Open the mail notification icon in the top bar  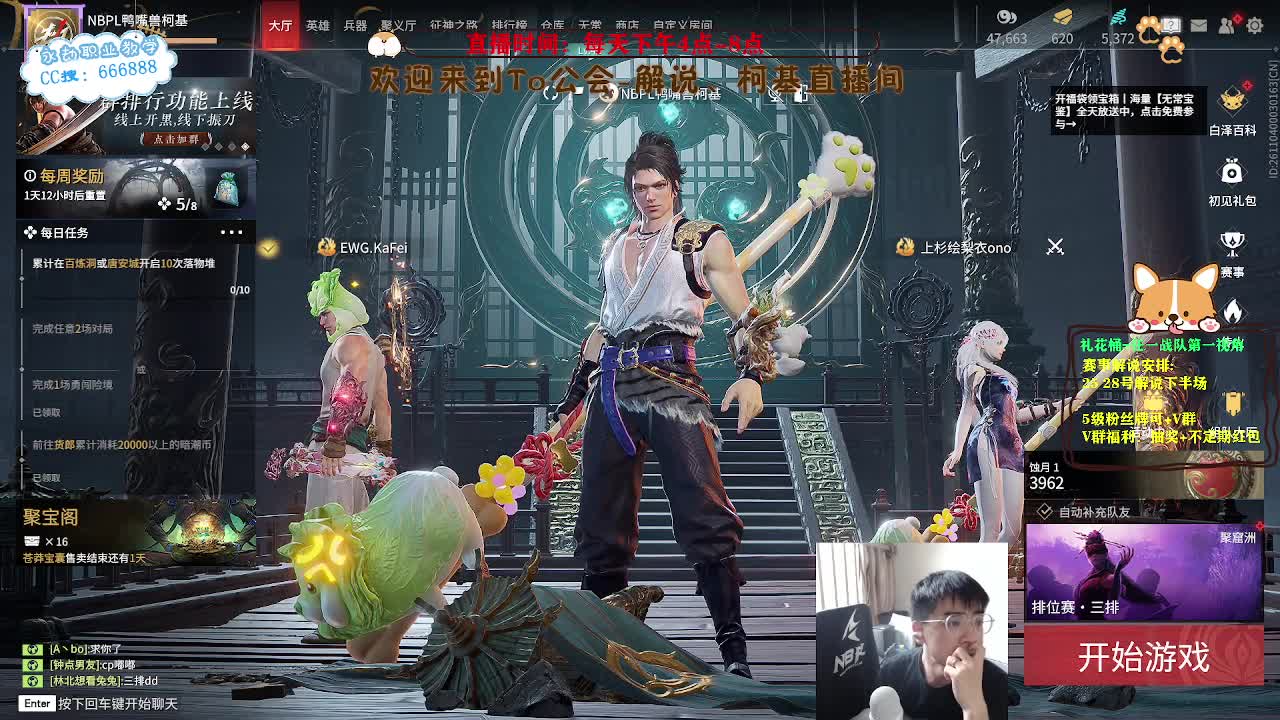[1198, 25]
